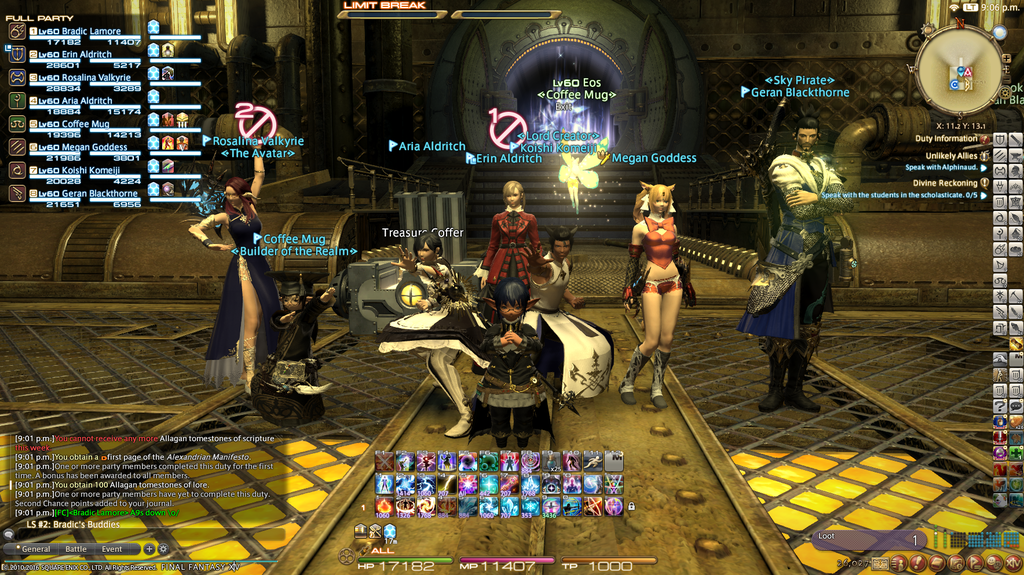Select Rosalina Valkyrie in the party list

(x=95, y=77)
